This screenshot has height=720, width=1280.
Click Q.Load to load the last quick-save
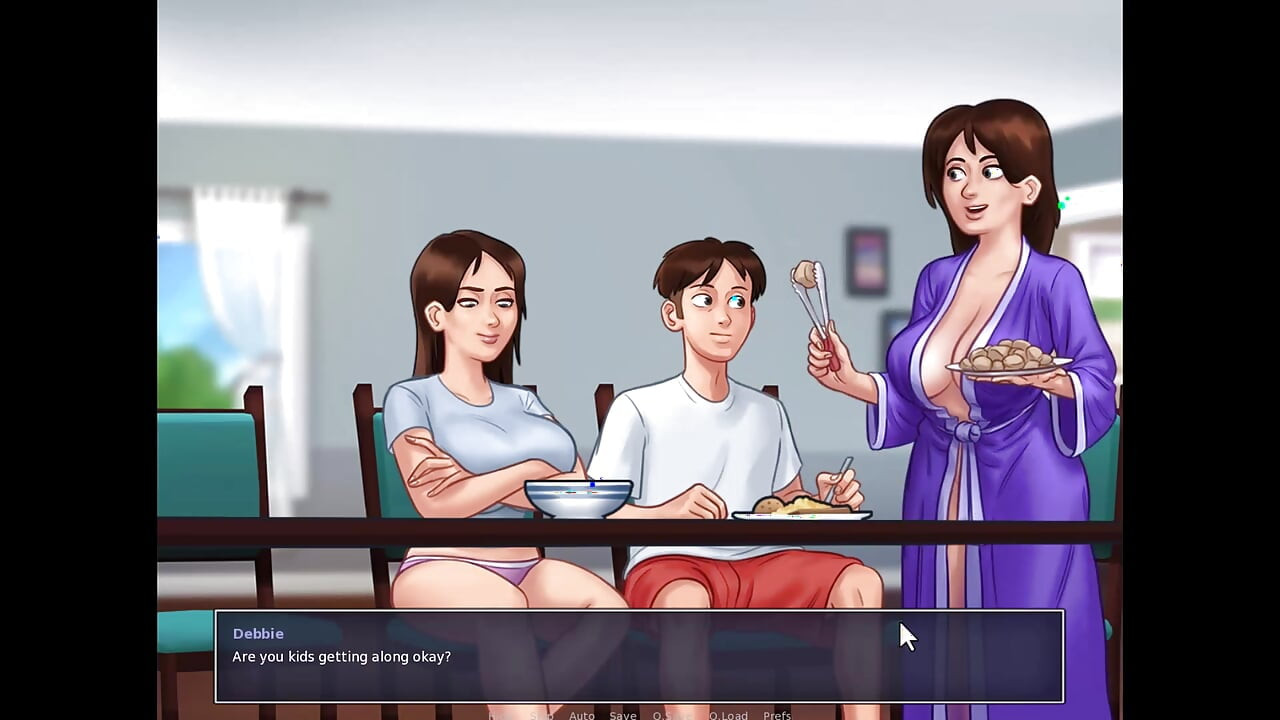tap(728, 715)
